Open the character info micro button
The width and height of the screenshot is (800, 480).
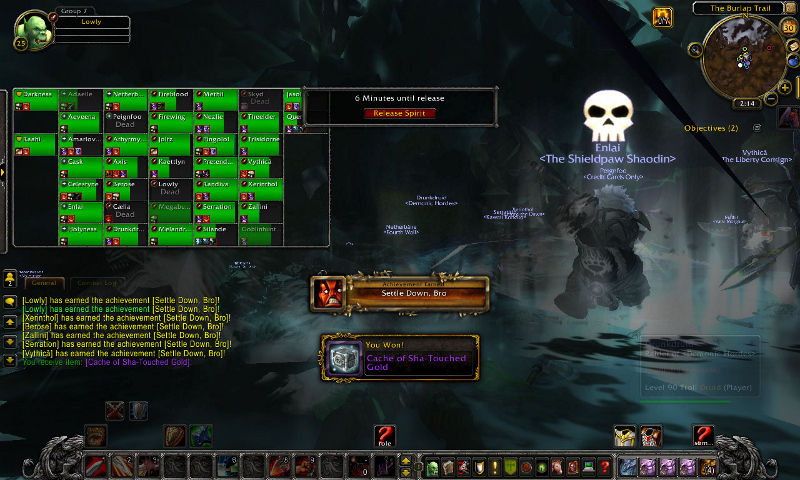click(433, 467)
